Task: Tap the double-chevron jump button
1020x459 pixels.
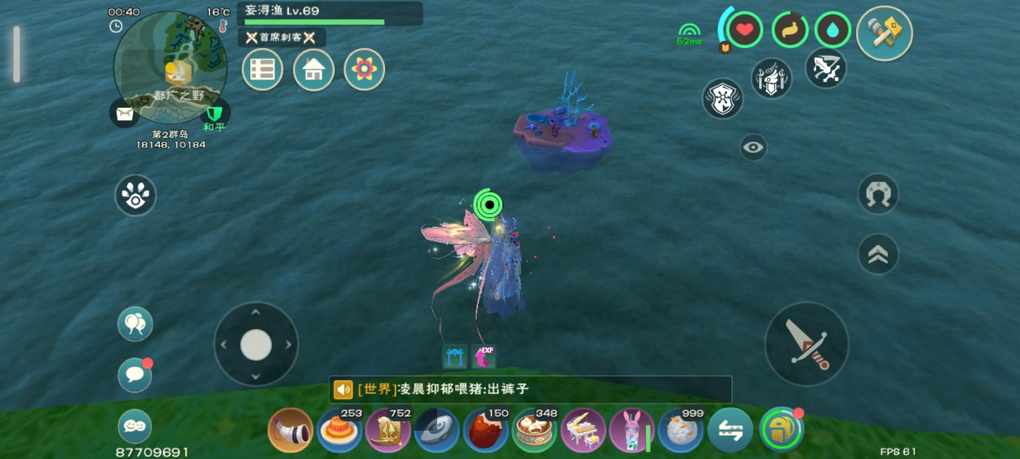Action: click(x=878, y=254)
